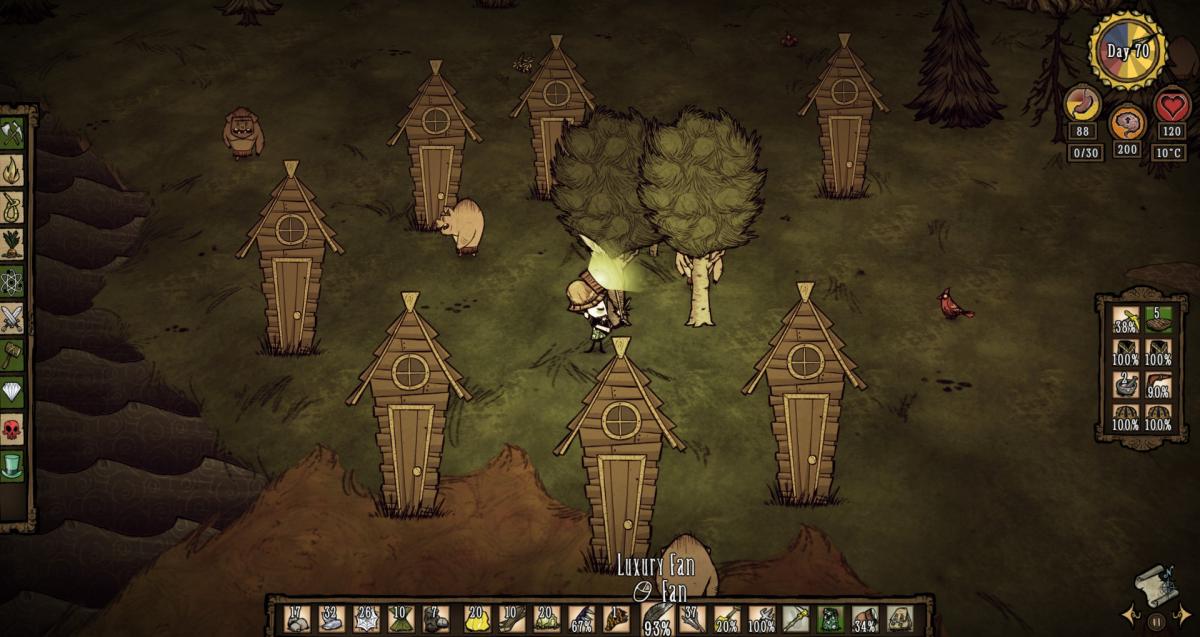Choose the Refine tab with diamond icon
The height and width of the screenshot is (637, 1200).
12,392
